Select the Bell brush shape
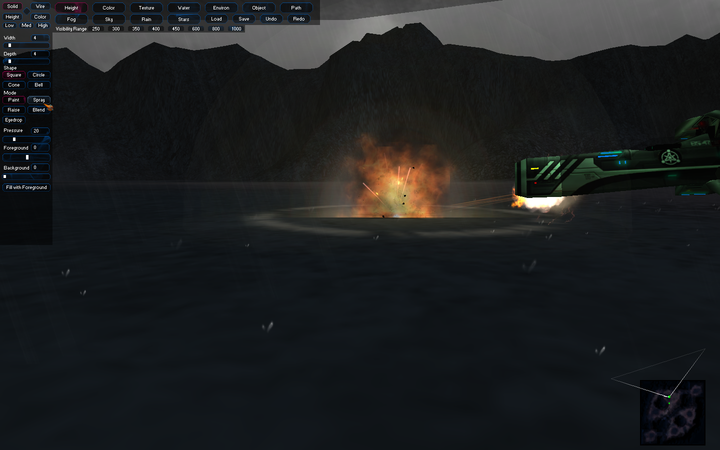This screenshot has height=450, width=720. (39, 85)
